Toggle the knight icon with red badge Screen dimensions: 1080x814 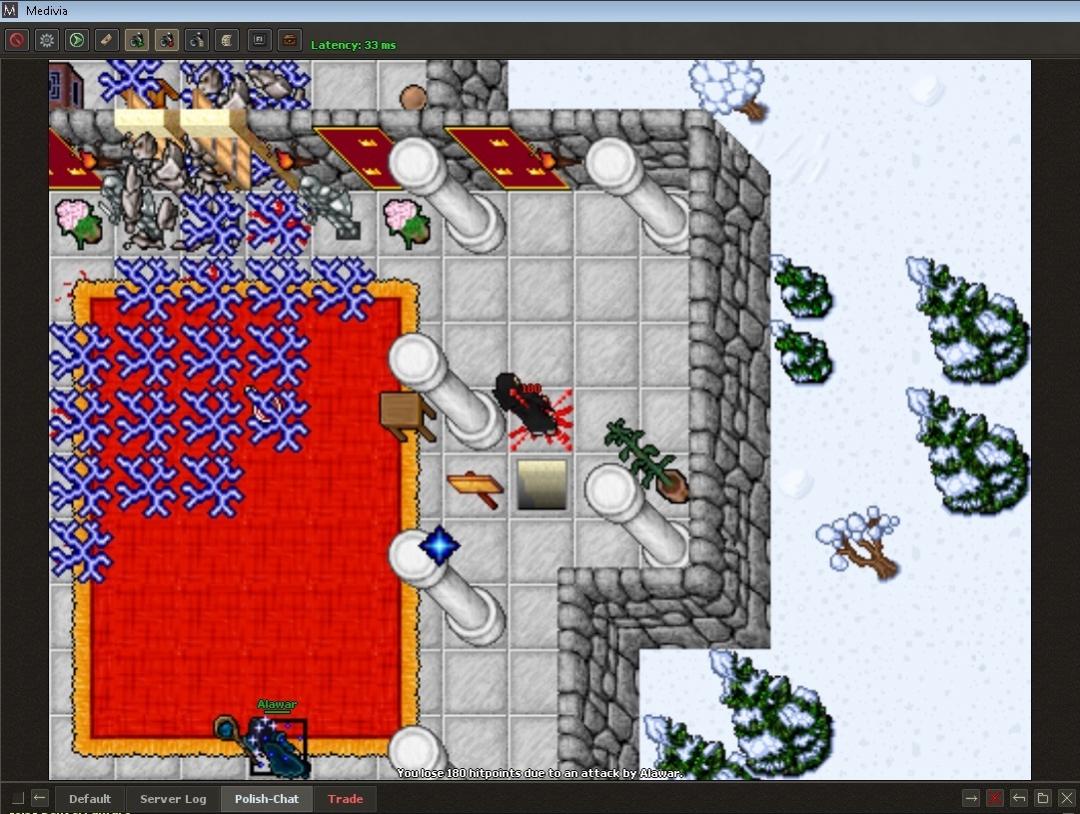pyautogui.click(x=167, y=40)
